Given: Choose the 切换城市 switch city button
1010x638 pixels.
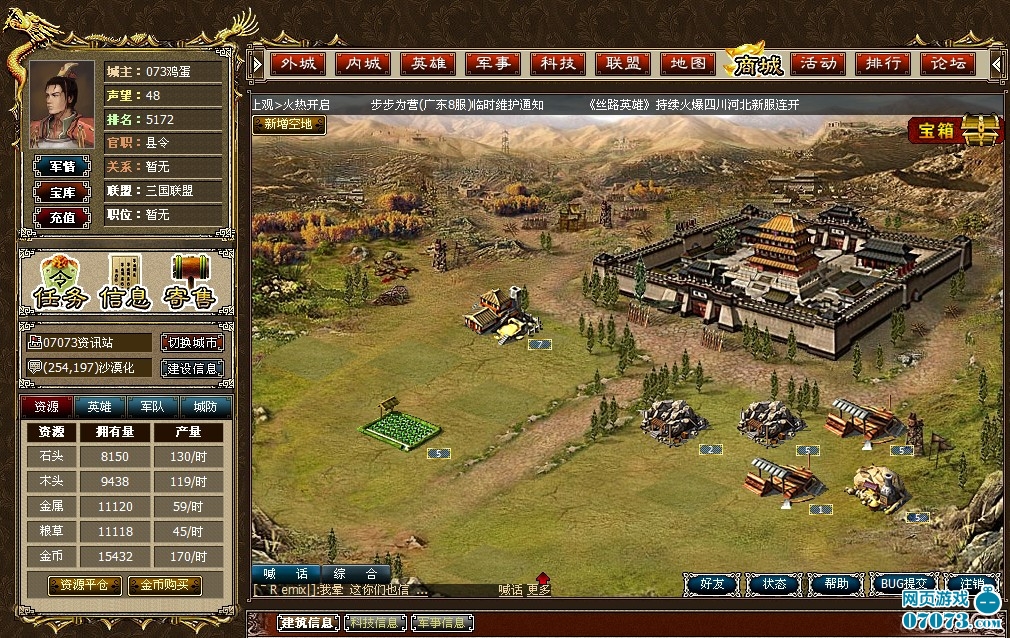Looking at the screenshot, I should pyautogui.click(x=192, y=343).
